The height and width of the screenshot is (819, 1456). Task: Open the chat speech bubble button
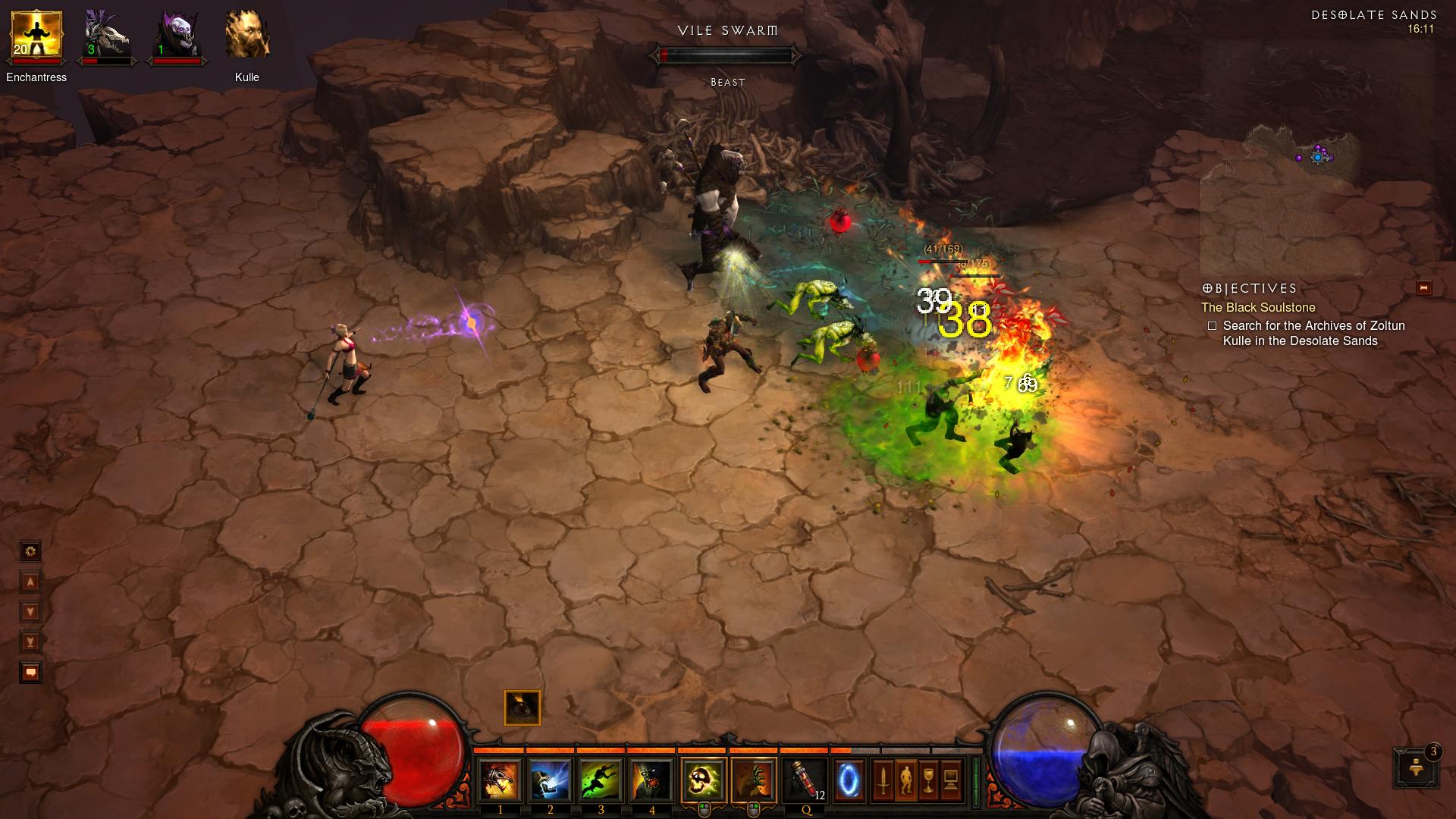point(30,673)
